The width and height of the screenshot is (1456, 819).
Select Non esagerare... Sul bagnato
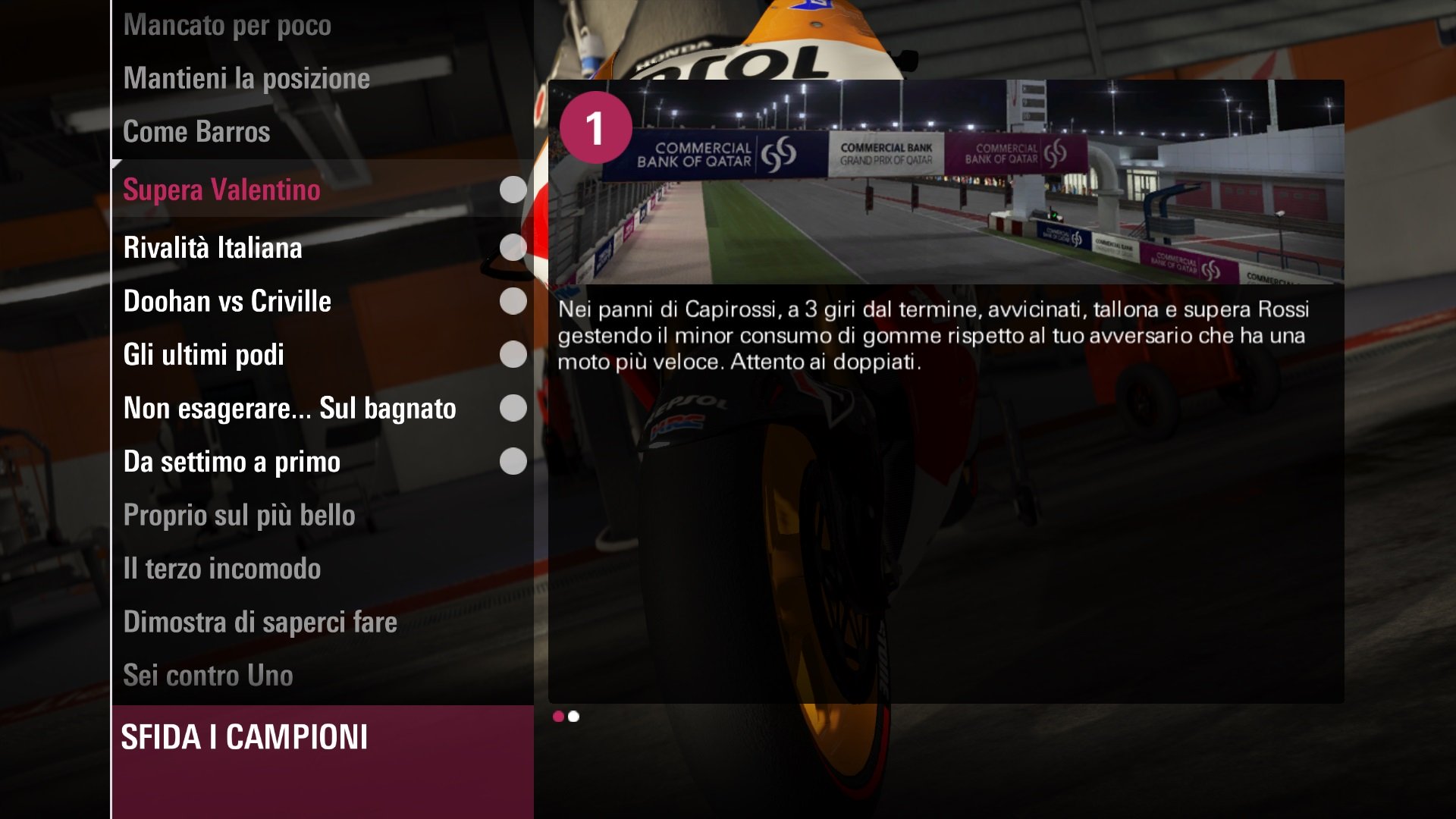(290, 409)
